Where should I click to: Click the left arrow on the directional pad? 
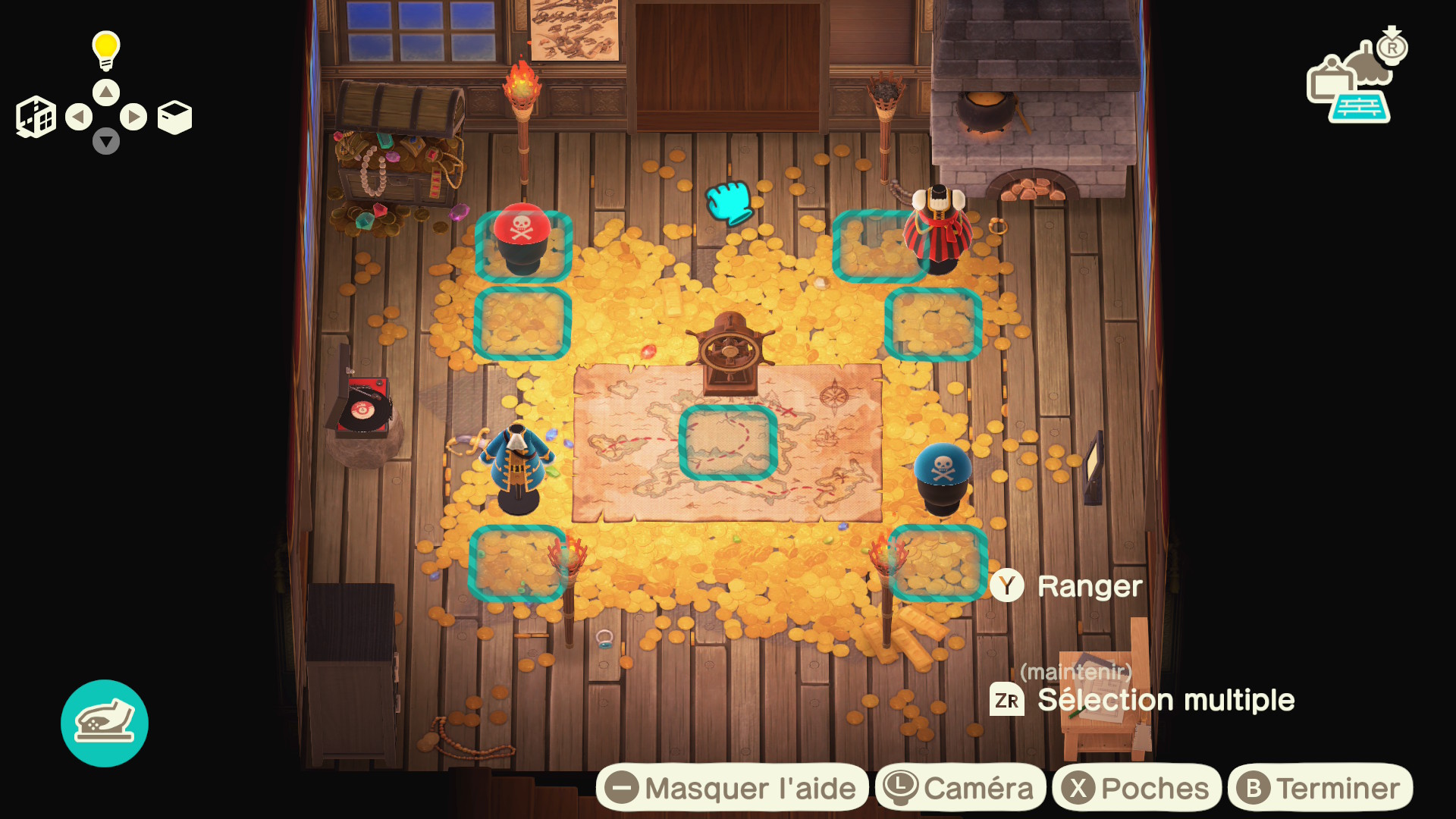tap(79, 117)
